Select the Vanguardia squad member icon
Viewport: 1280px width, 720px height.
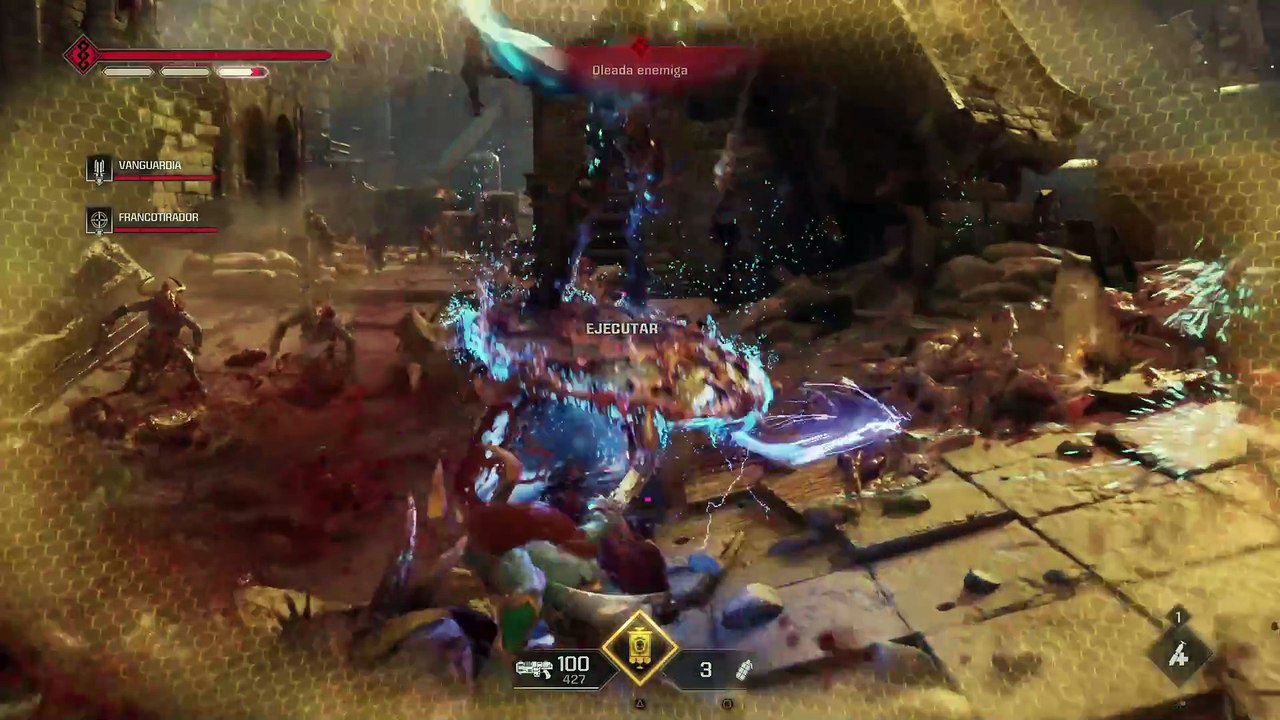[x=99, y=169]
